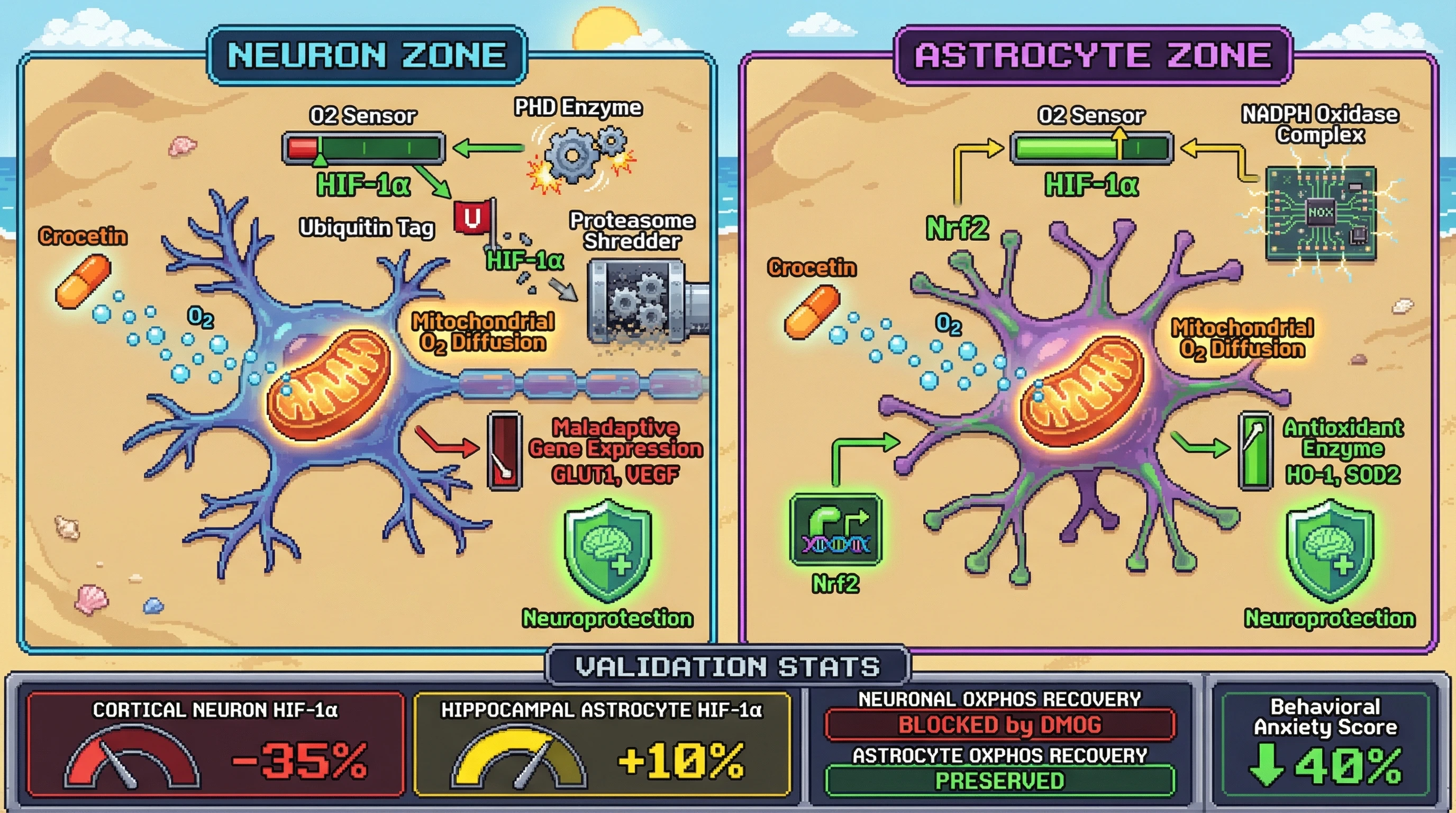Open the Cortical Neuron HIF-1α gauge panel
Image resolution: width=1456 pixels, height=813 pixels.
tap(215, 744)
